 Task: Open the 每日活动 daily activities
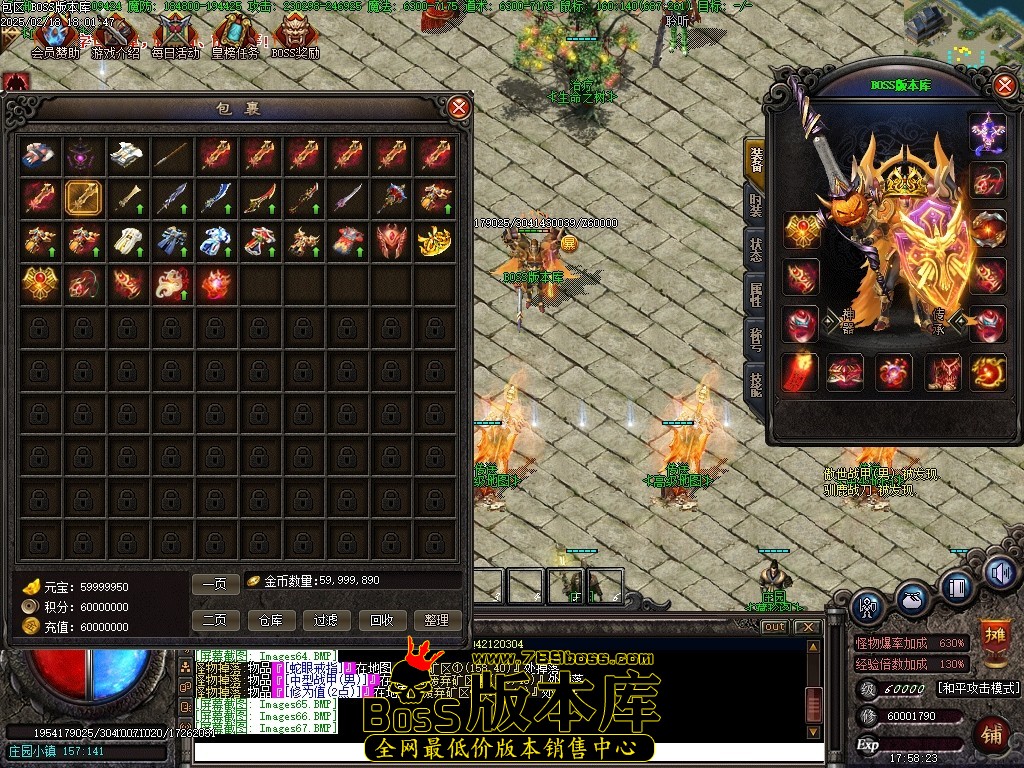click(175, 40)
